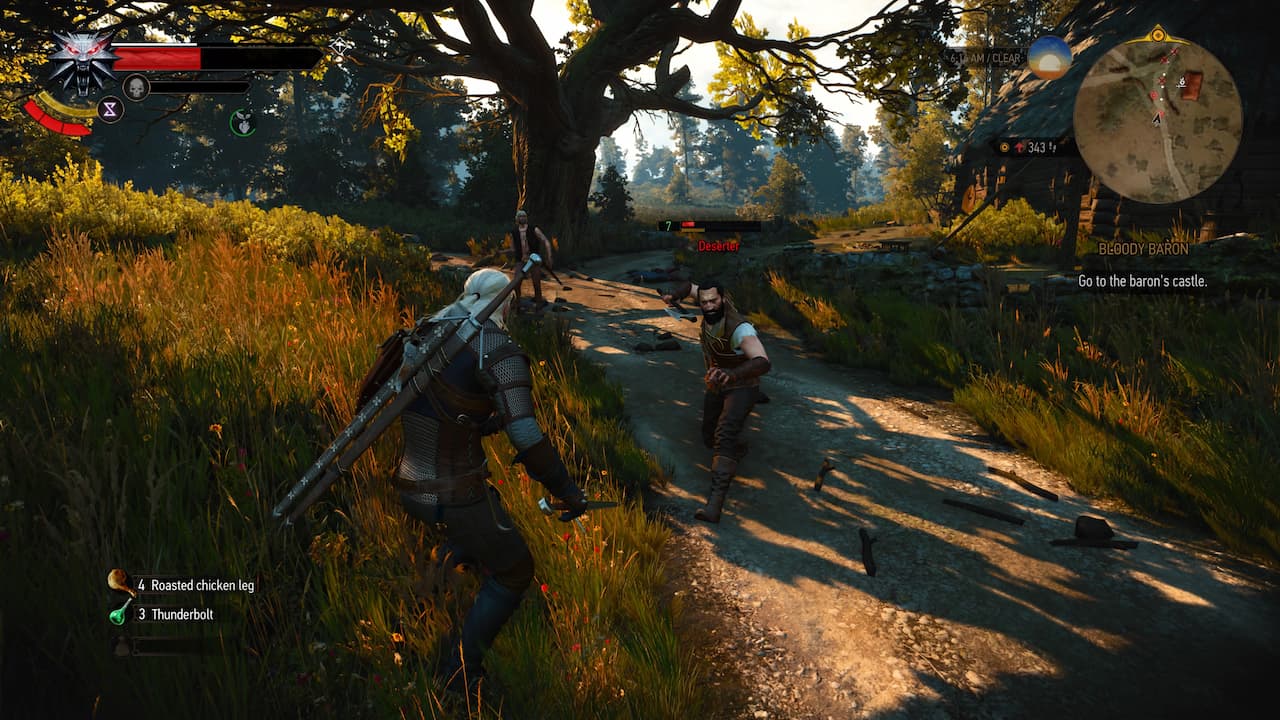1280x720 pixels.
Task: Select the Deserter enemy nameplate
Action: pos(719,245)
